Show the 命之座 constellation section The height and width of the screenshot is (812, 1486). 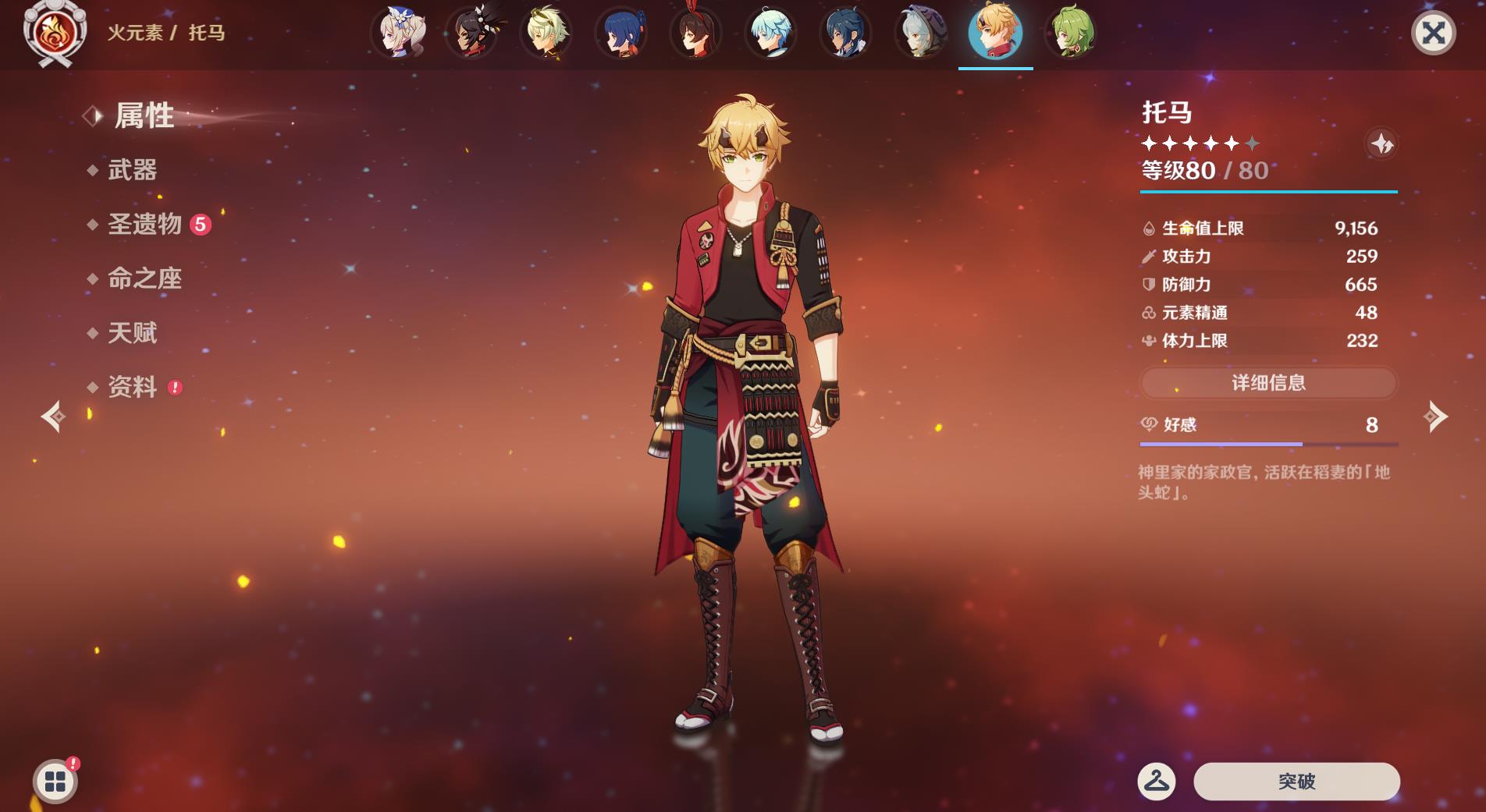(144, 278)
